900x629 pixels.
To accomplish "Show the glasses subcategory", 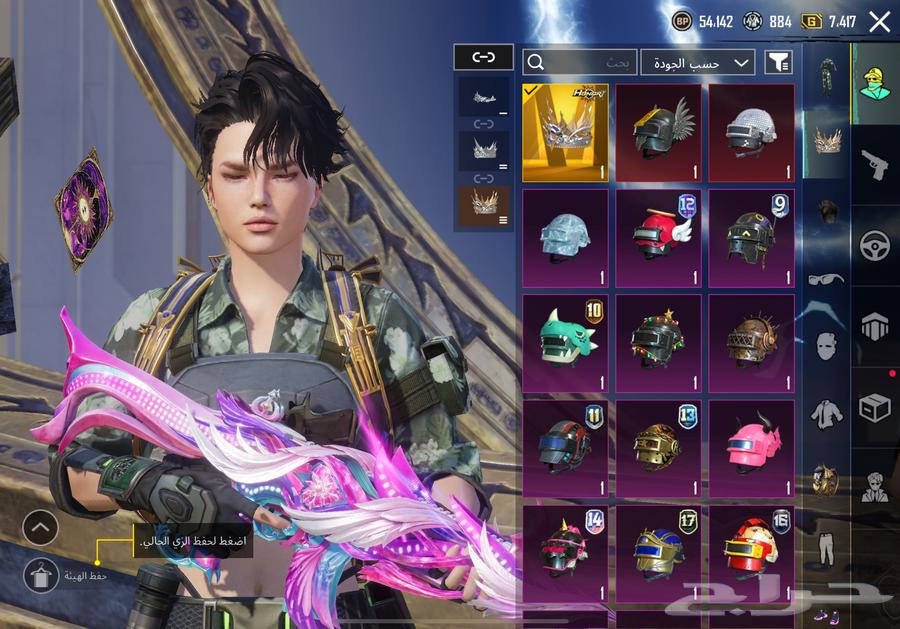I will pos(826,280).
